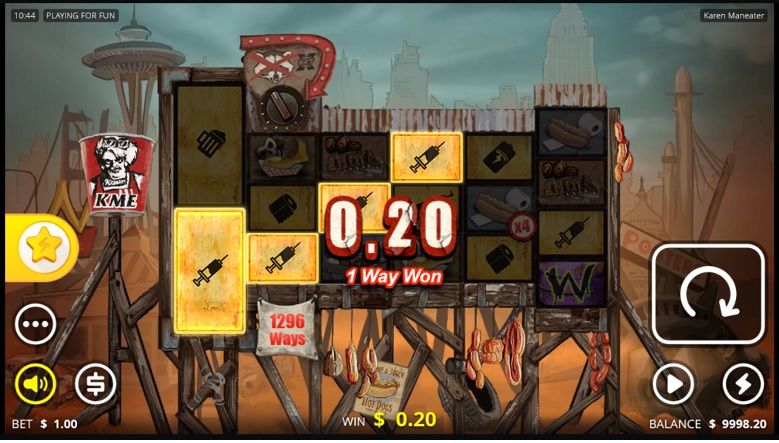The width and height of the screenshot is (779, 443).
Task: Open the bet amount settings
Action: tap(96, 383)
